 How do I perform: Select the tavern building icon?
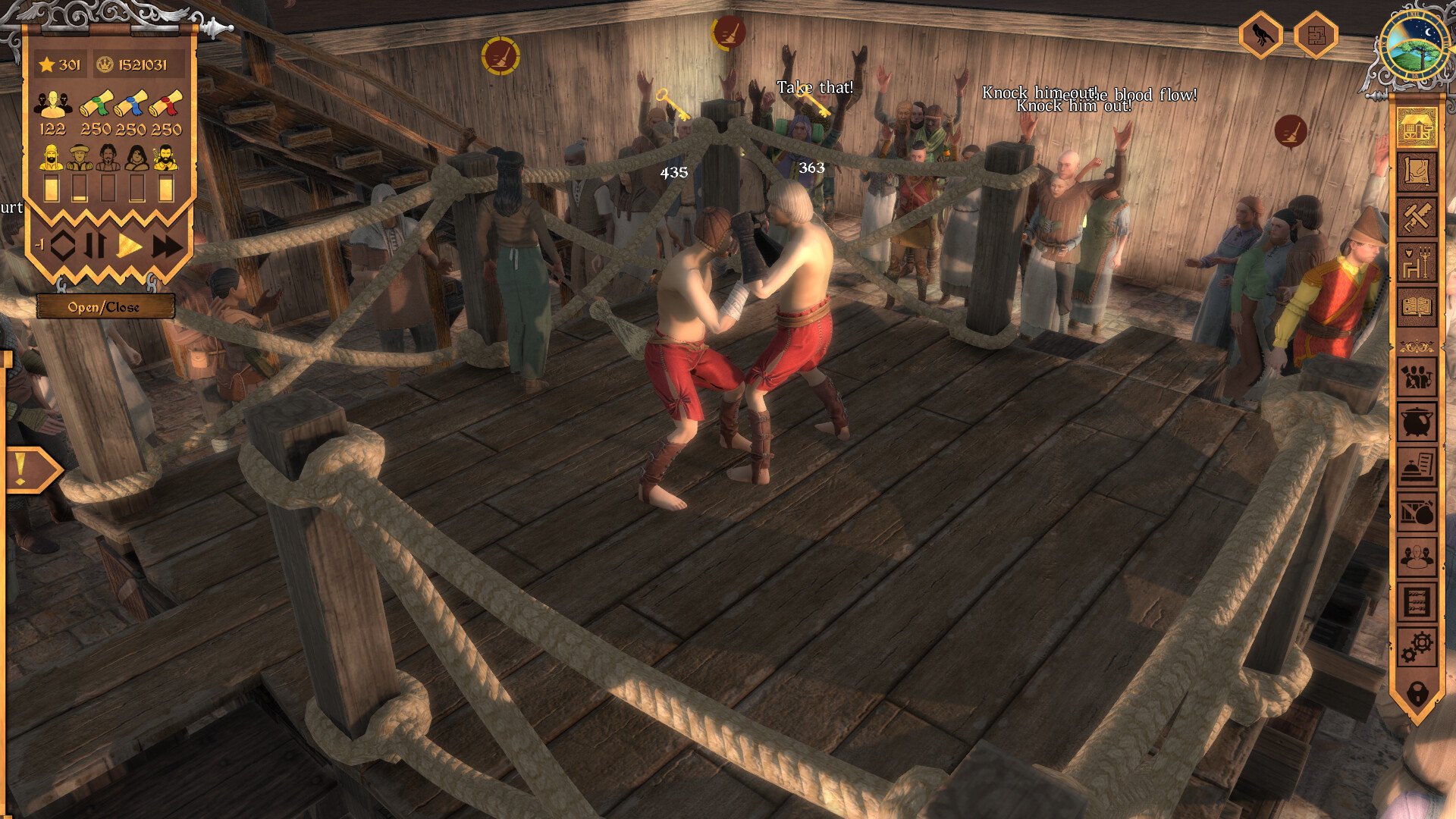pos(1416,127)
